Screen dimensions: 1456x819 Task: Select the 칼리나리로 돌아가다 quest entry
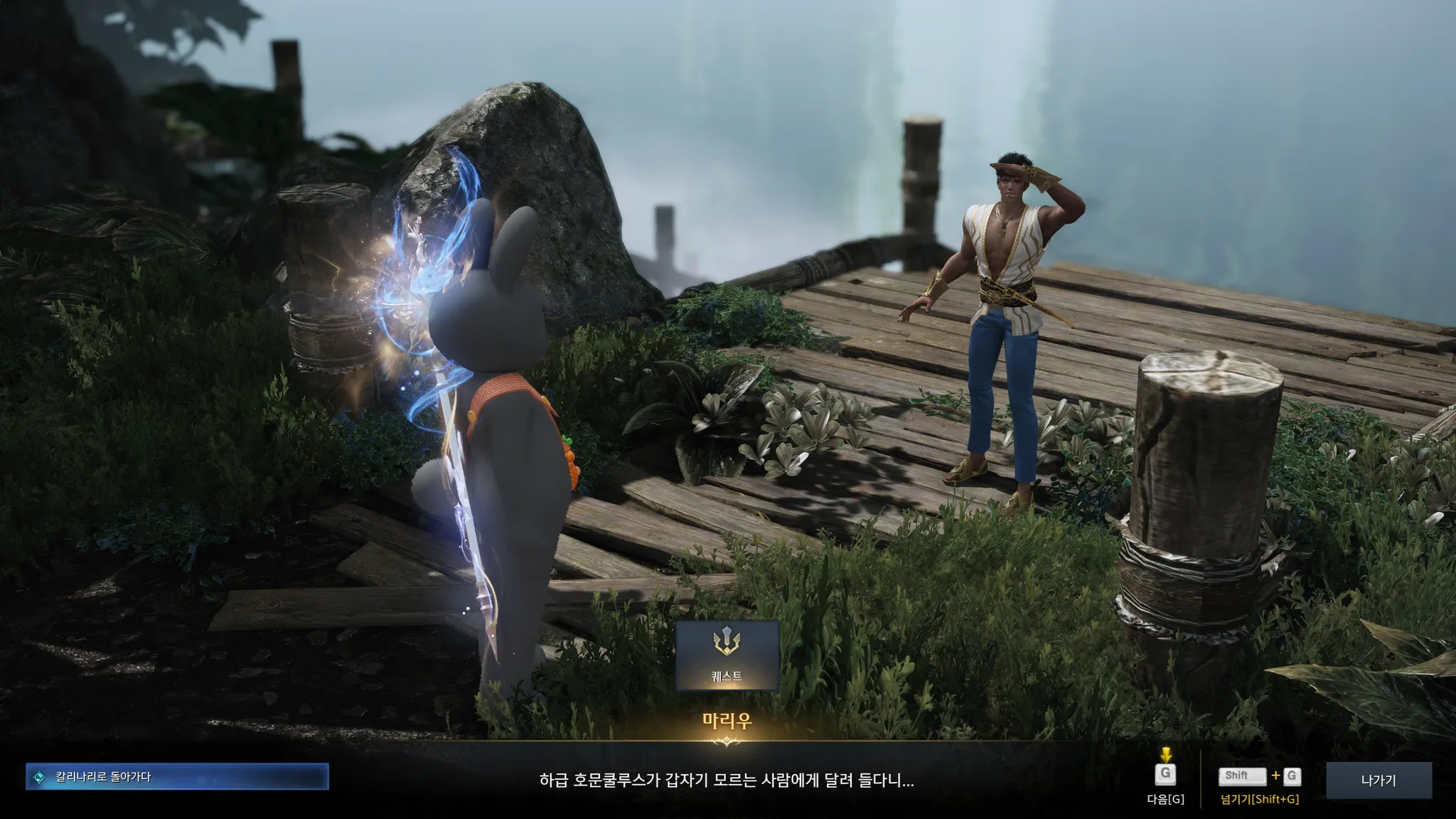(177, 777)
